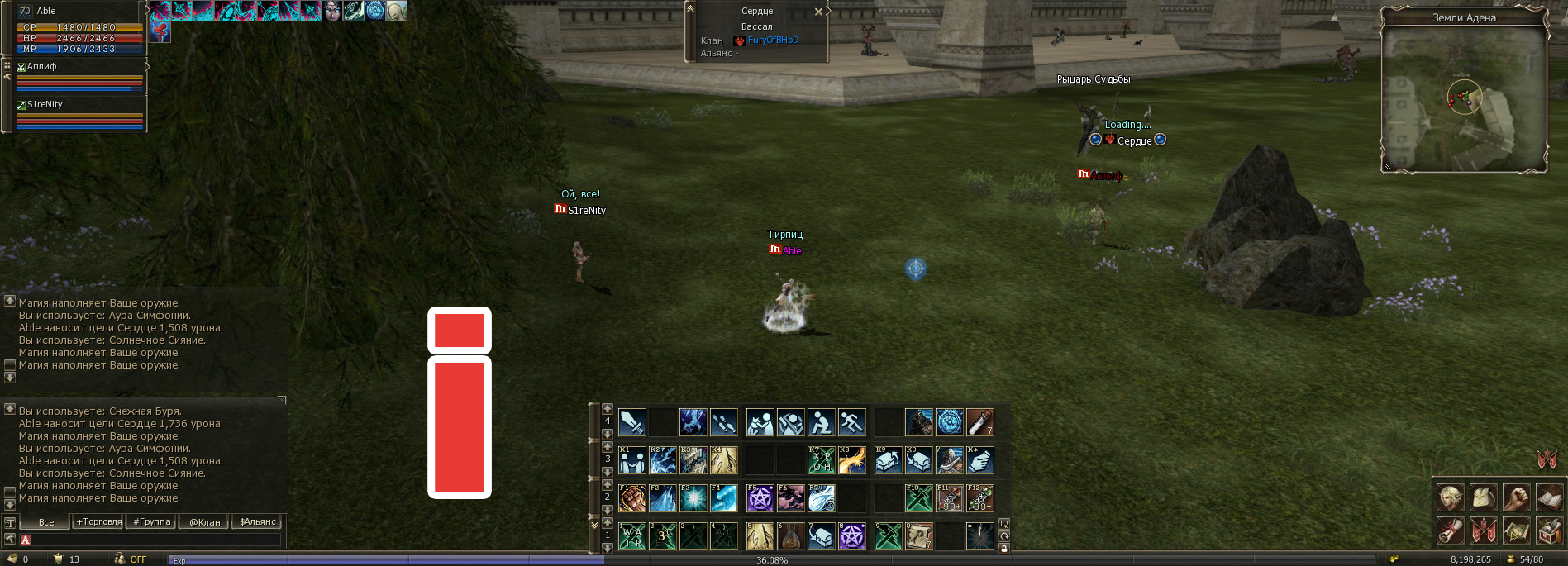The width and height of the screenshot is (1568, 566).
Task: Switch chat to the +Торговля tab
Action: point(98,522)
